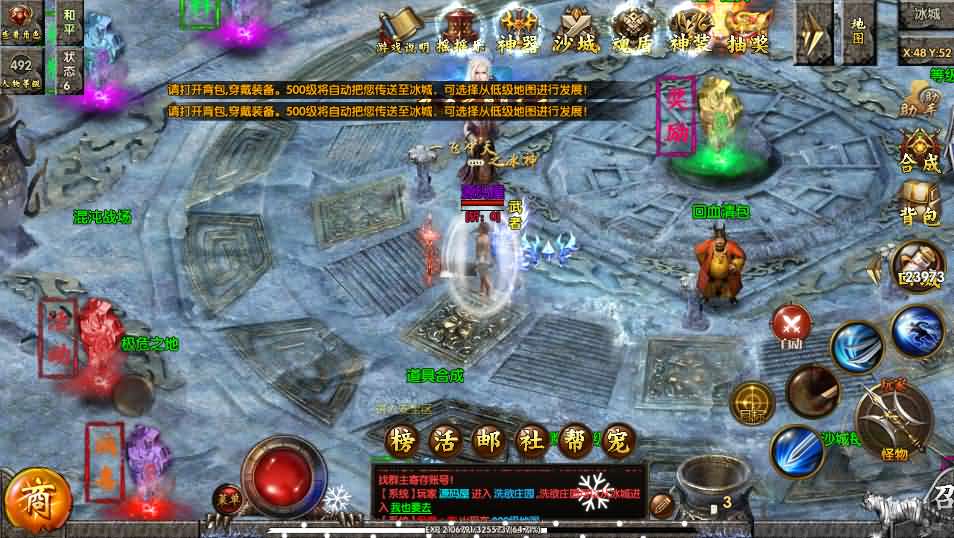Open the 榜 rankings button
The width and height of the screenshot is (954, 538).
(x=402, y=439)
